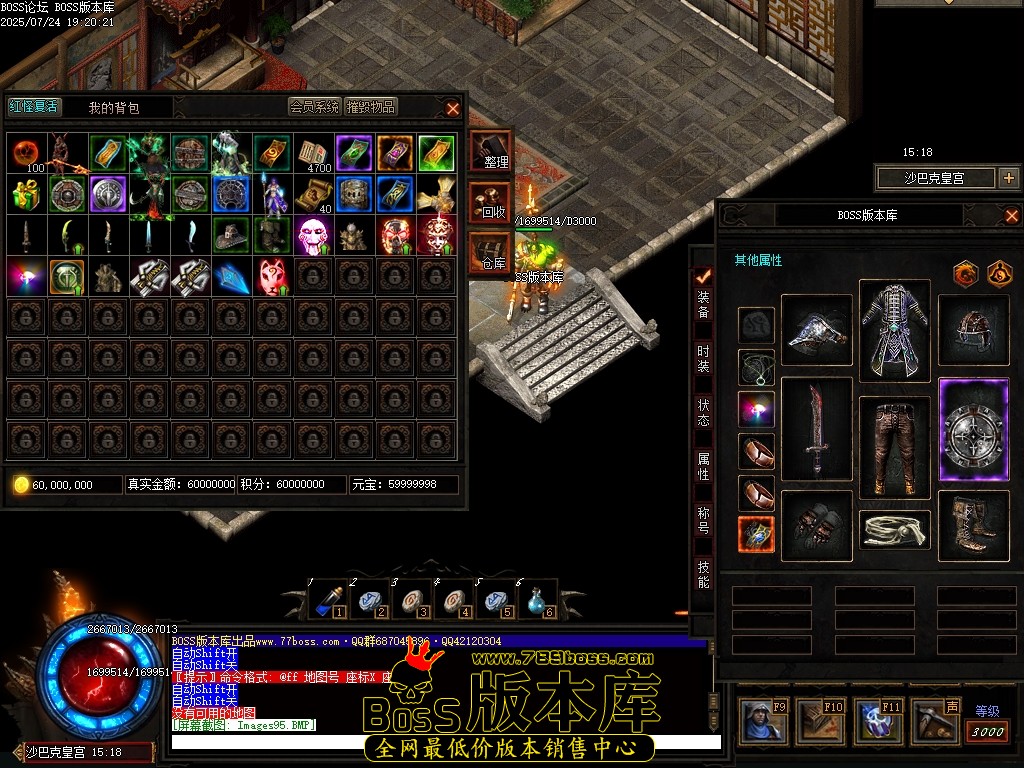Screen dimensions: 1024x768
Task: Open the 技能 skills tab
Action: 704,574
